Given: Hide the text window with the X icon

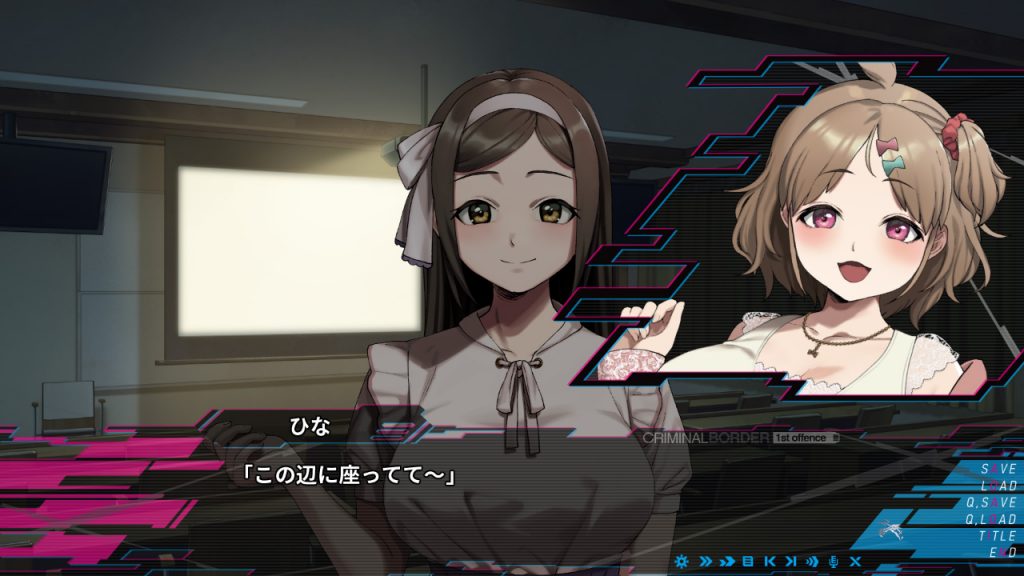Looking at the screenshot, I should pyautogui.click(x=855, y=561).
